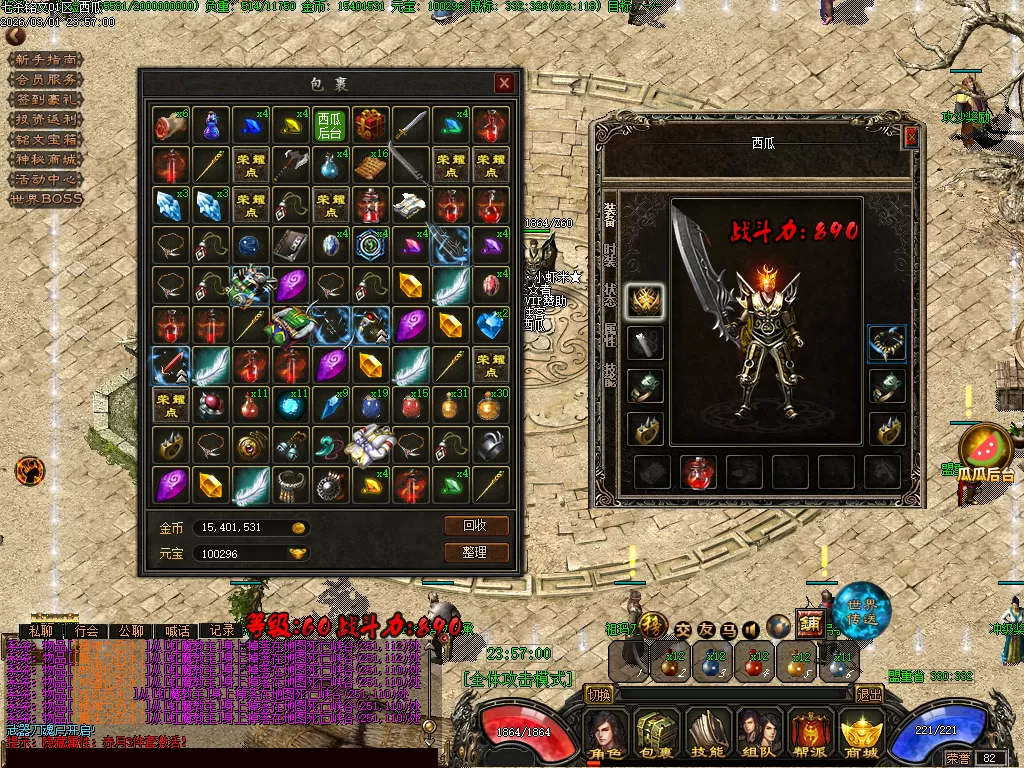This screenshot has width=1024, height=768.
Task: Open the 世界BOSS menu
Action: [46, 199]
